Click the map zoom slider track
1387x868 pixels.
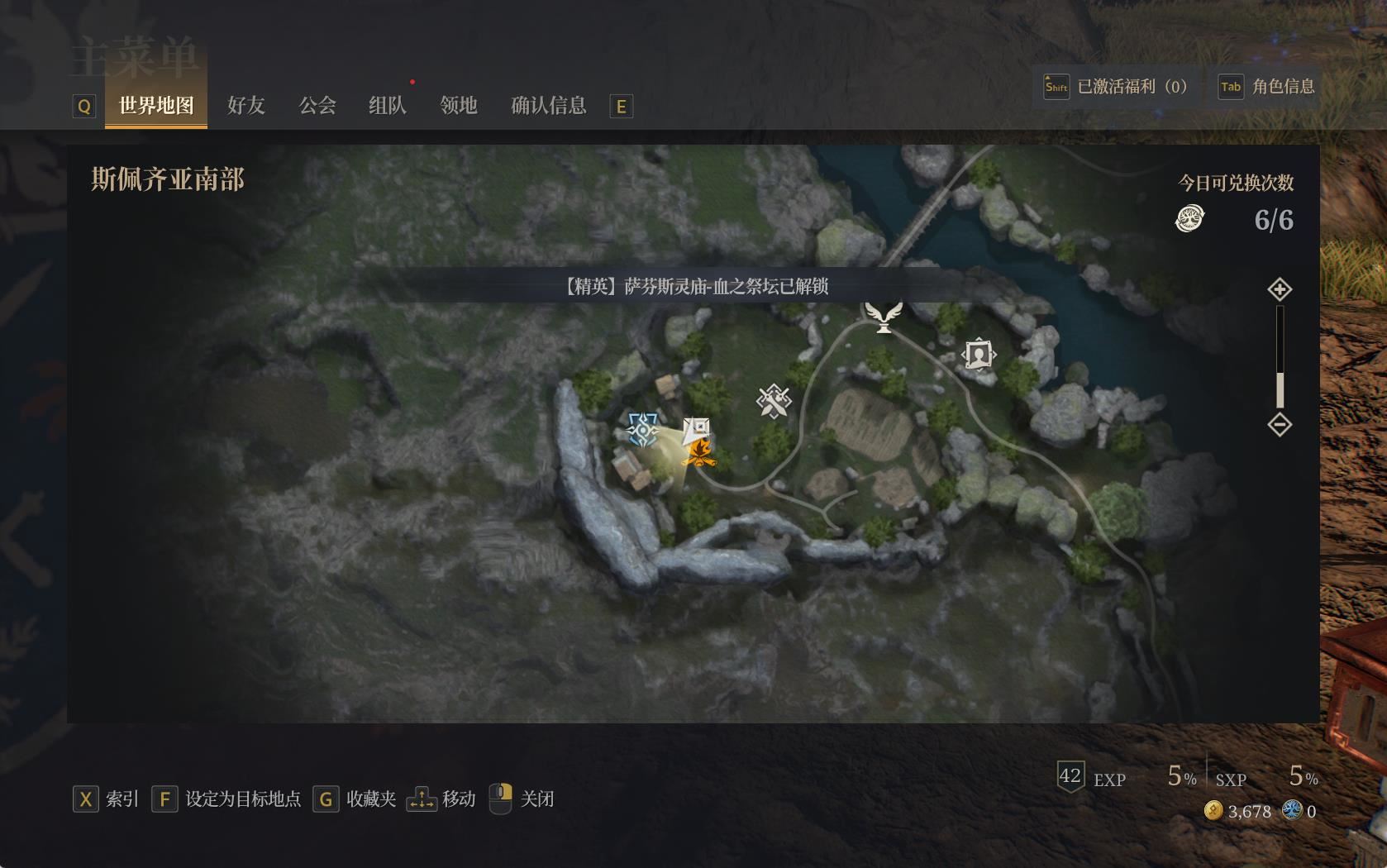pos(1280,355)
